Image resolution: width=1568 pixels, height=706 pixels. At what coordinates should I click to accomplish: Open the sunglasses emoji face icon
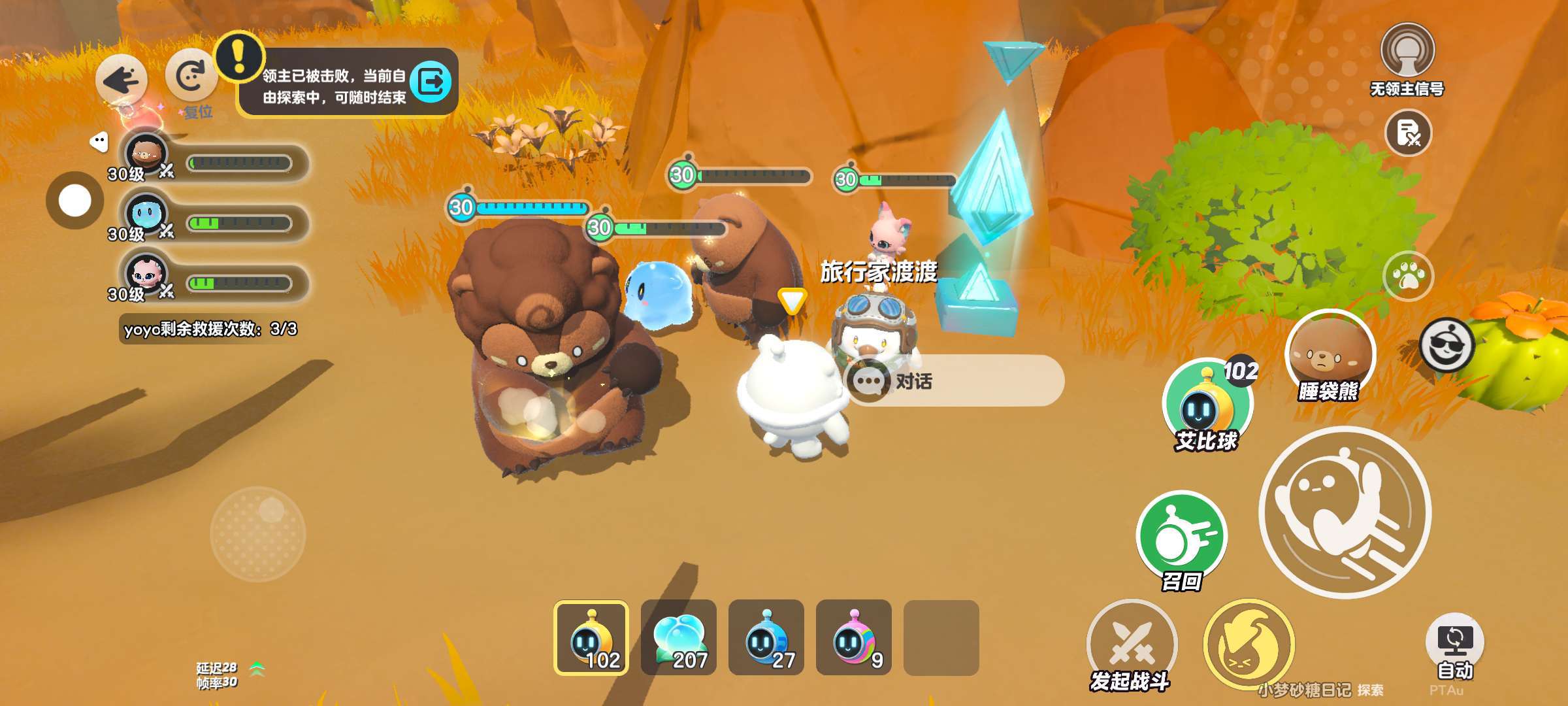(1446, 345)
